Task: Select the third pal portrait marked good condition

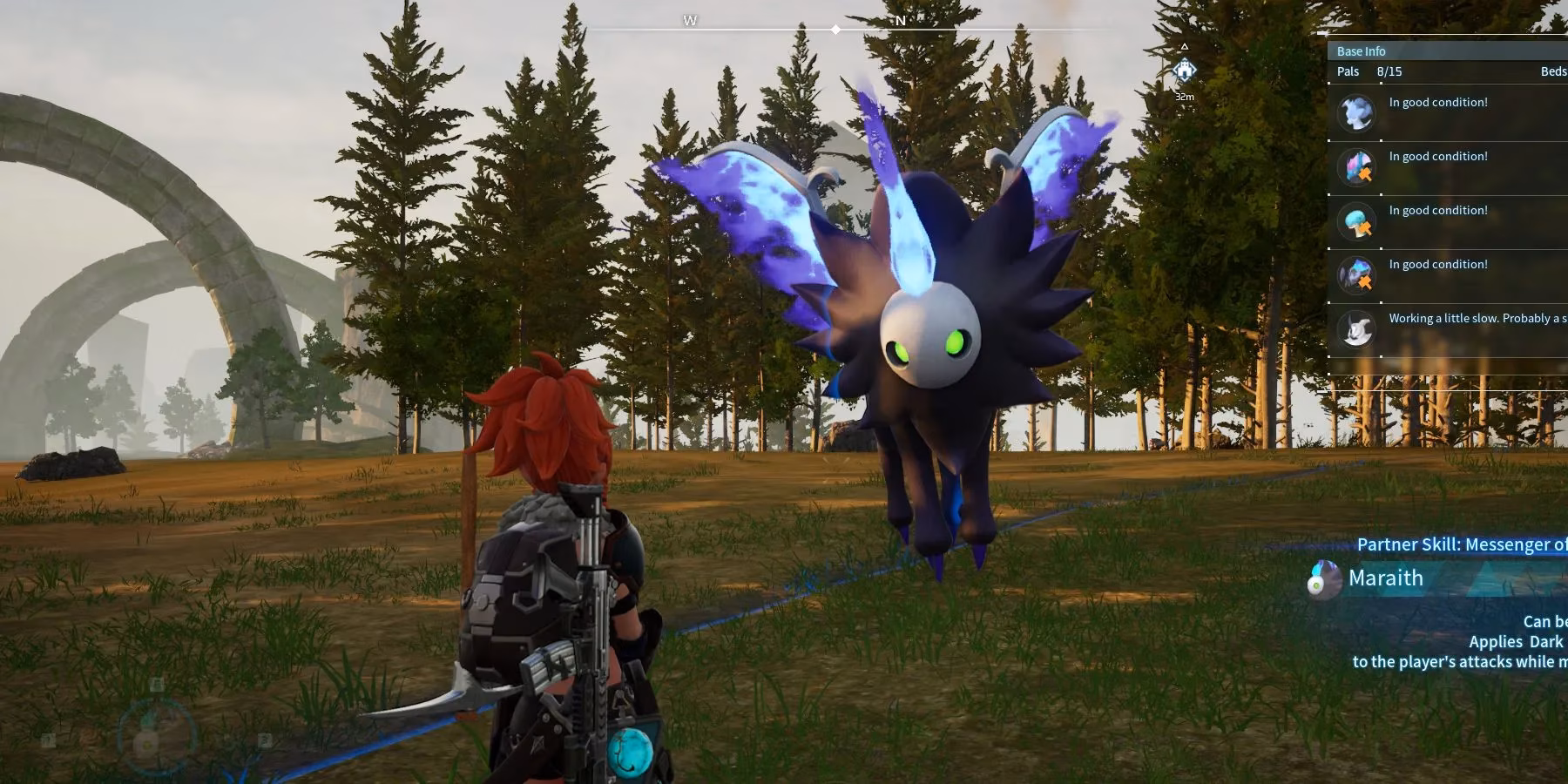Action: coord(1356,221)
